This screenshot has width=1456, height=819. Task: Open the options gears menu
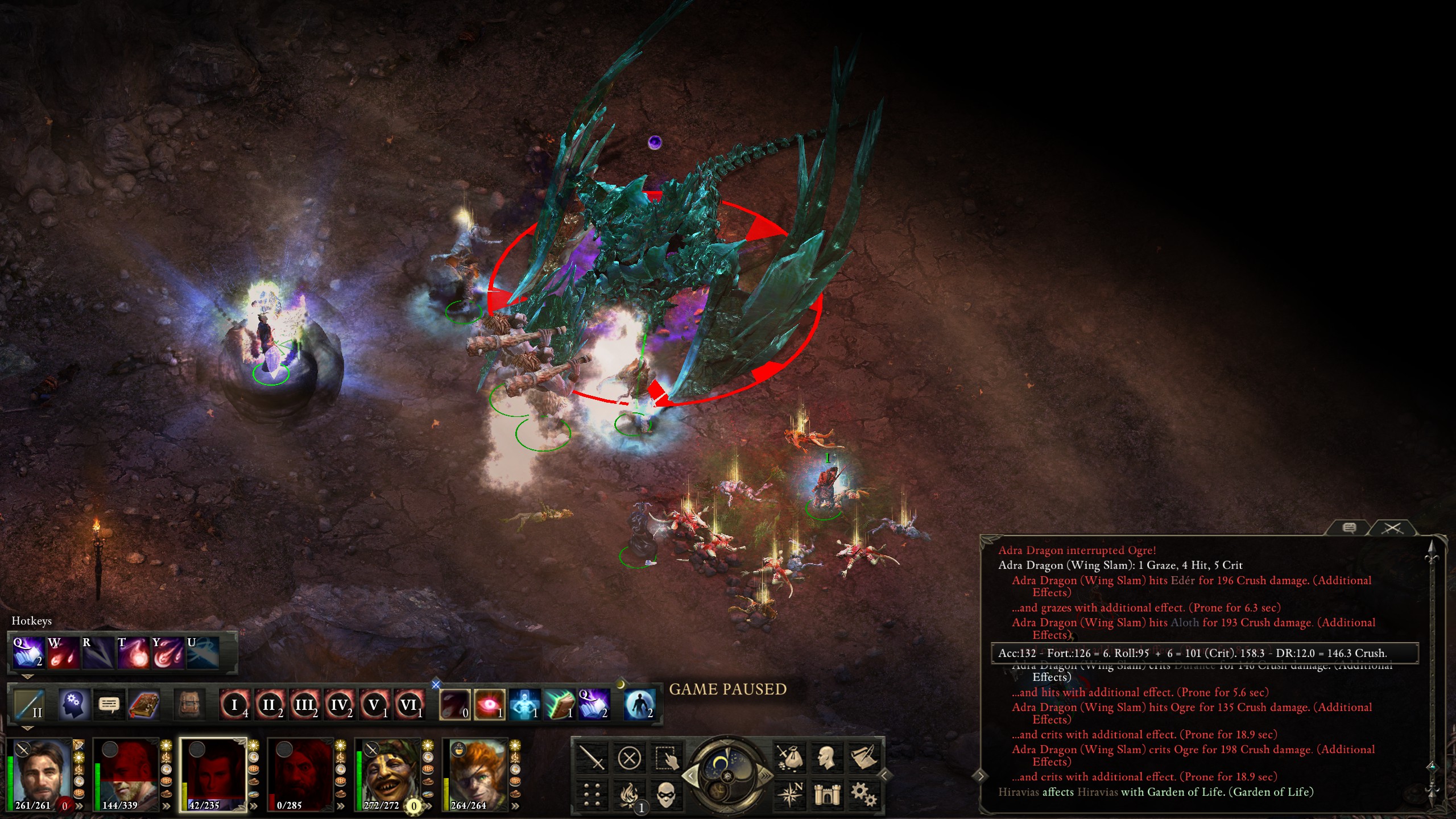[863, 795]
